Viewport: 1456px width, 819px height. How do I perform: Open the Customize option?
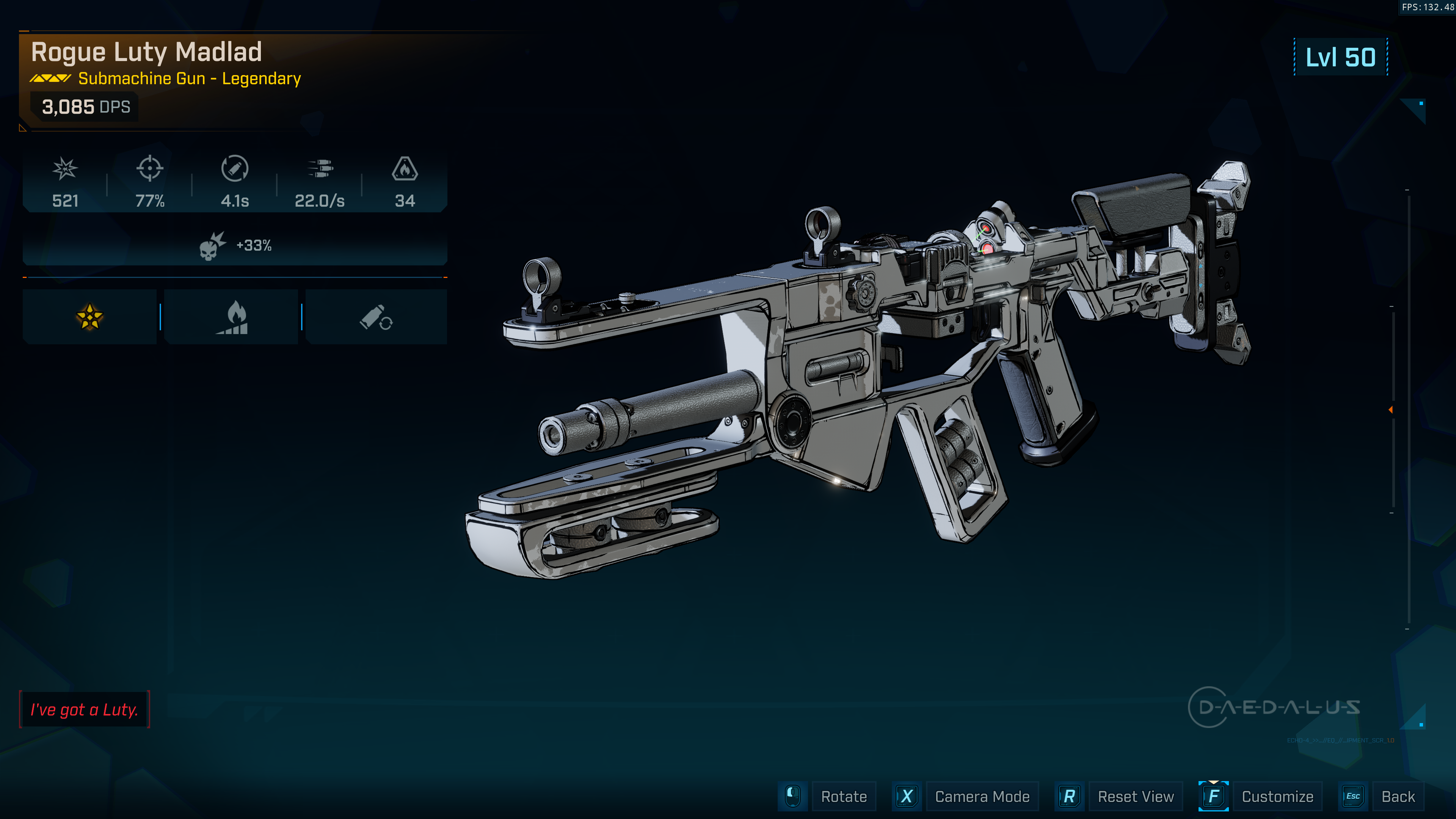coord(1277,796)
